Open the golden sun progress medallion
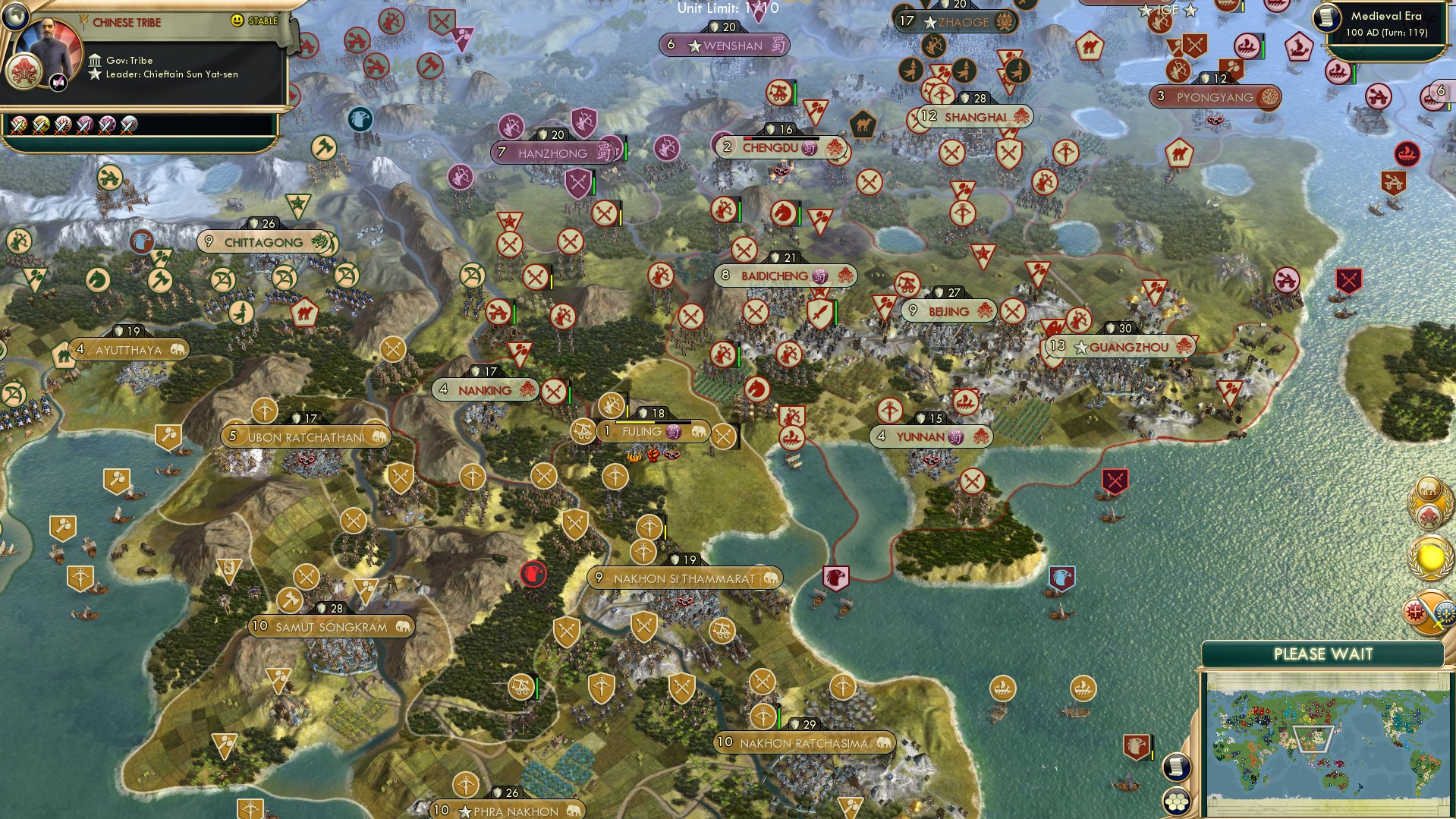This screenshot has width=1456, height=819. pos(1429,557)
